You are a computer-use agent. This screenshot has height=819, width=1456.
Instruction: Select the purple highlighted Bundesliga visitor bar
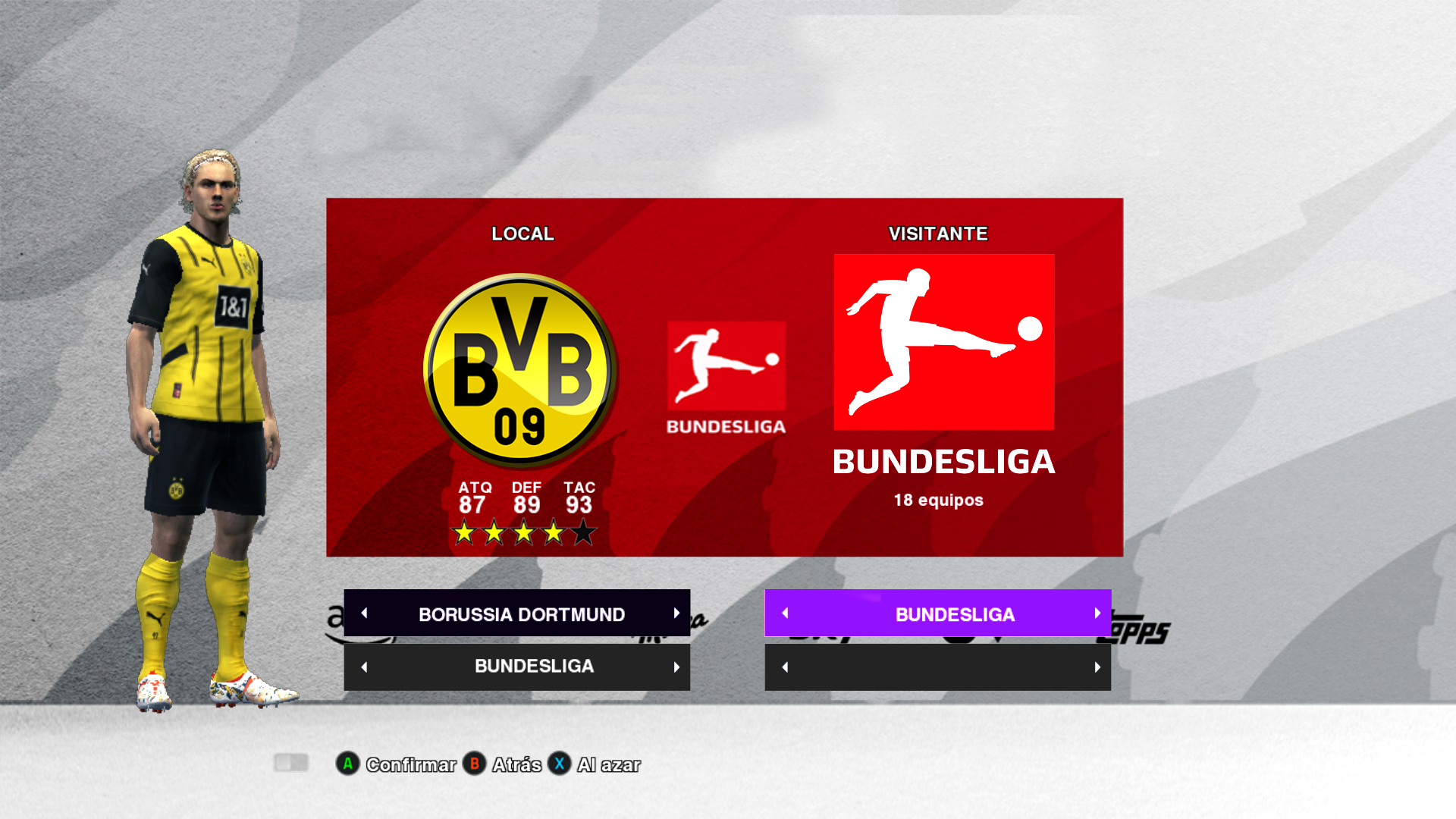pyautogui.click(x=954, y=613)
